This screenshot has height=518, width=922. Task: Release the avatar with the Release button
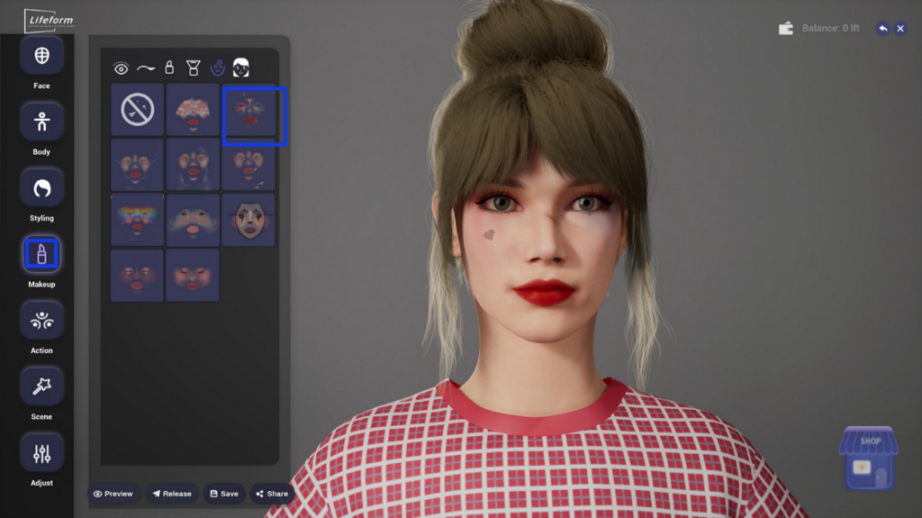click(x=171, y=494)
